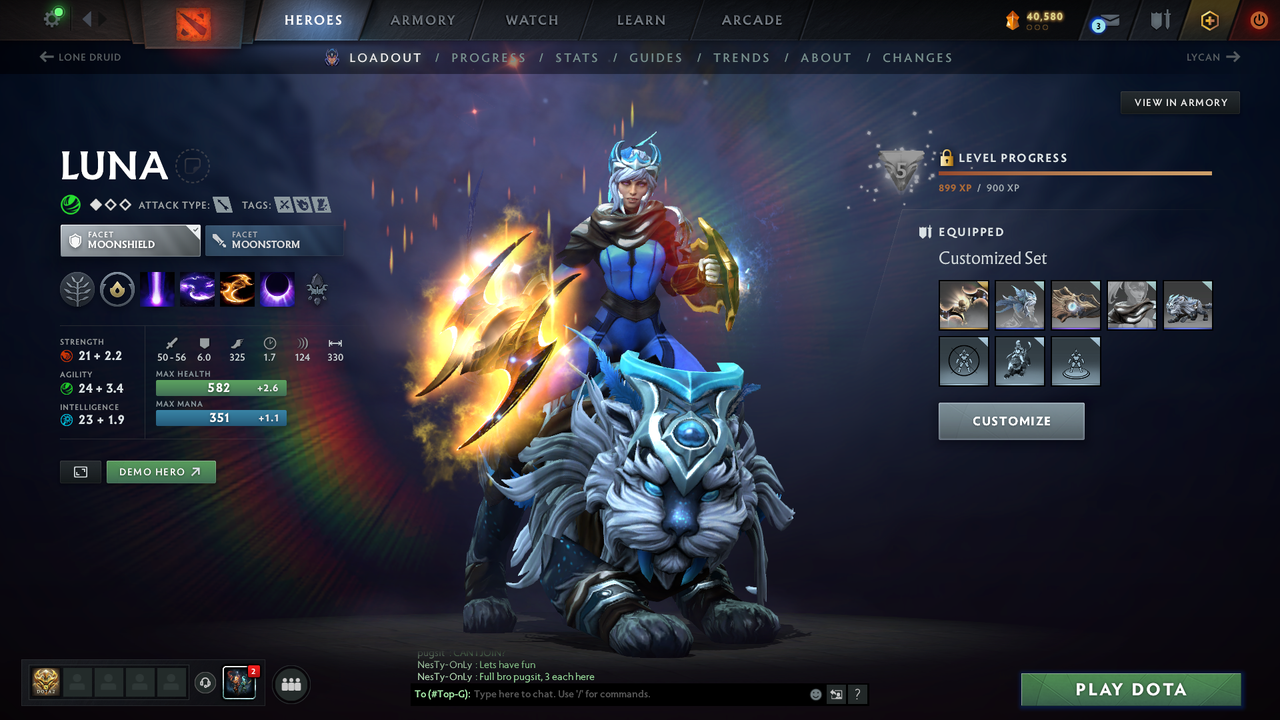Open the chat wheel selector beside chat input
Viewport: 1280px width, 720px height.
tap(836, 694)
